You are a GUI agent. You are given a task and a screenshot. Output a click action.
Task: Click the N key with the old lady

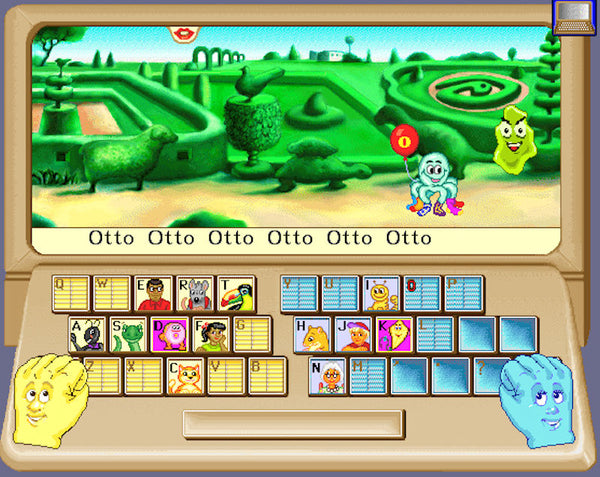327,376
